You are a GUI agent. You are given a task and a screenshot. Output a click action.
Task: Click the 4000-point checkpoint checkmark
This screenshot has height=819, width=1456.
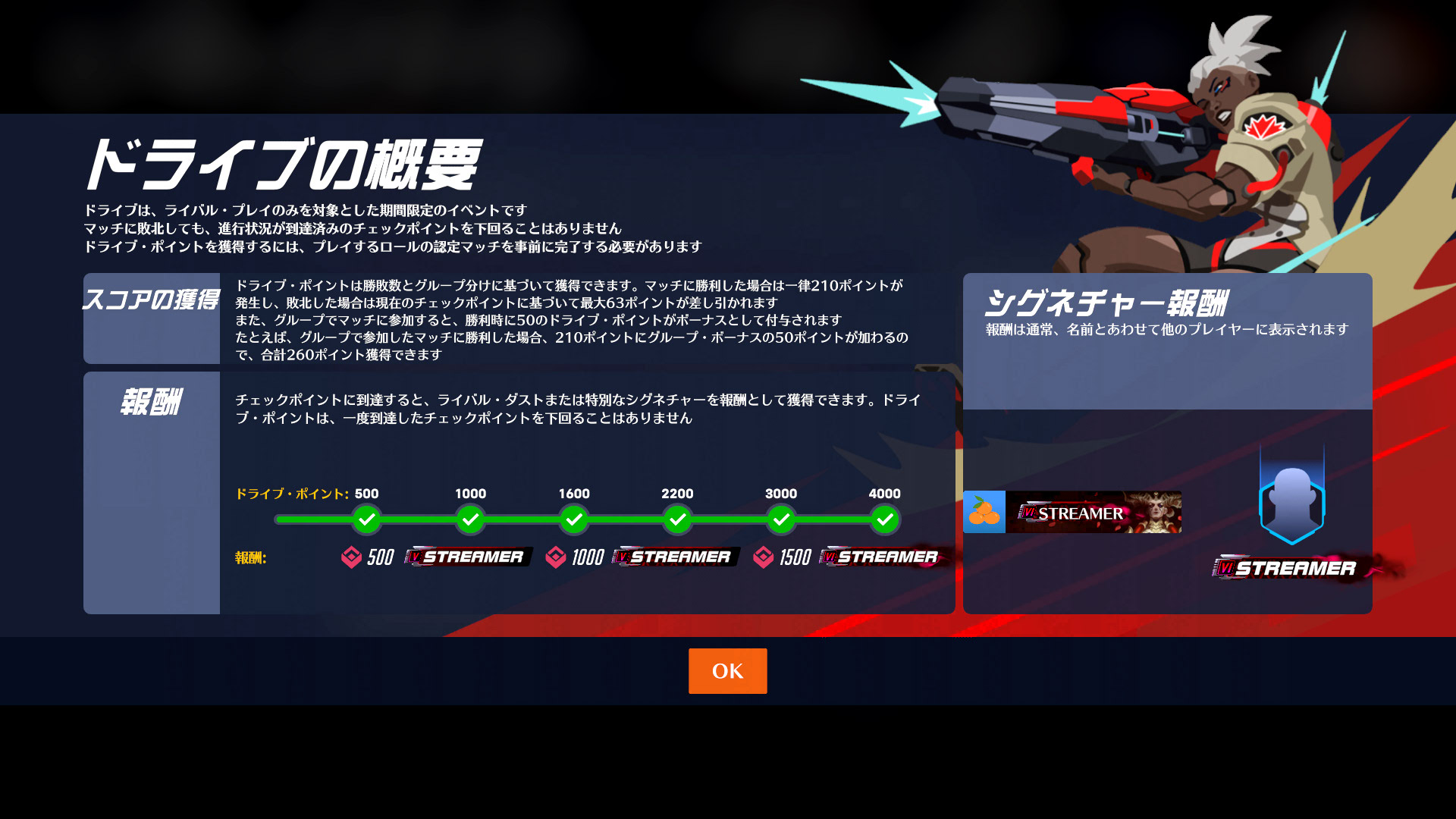[885, 520]
